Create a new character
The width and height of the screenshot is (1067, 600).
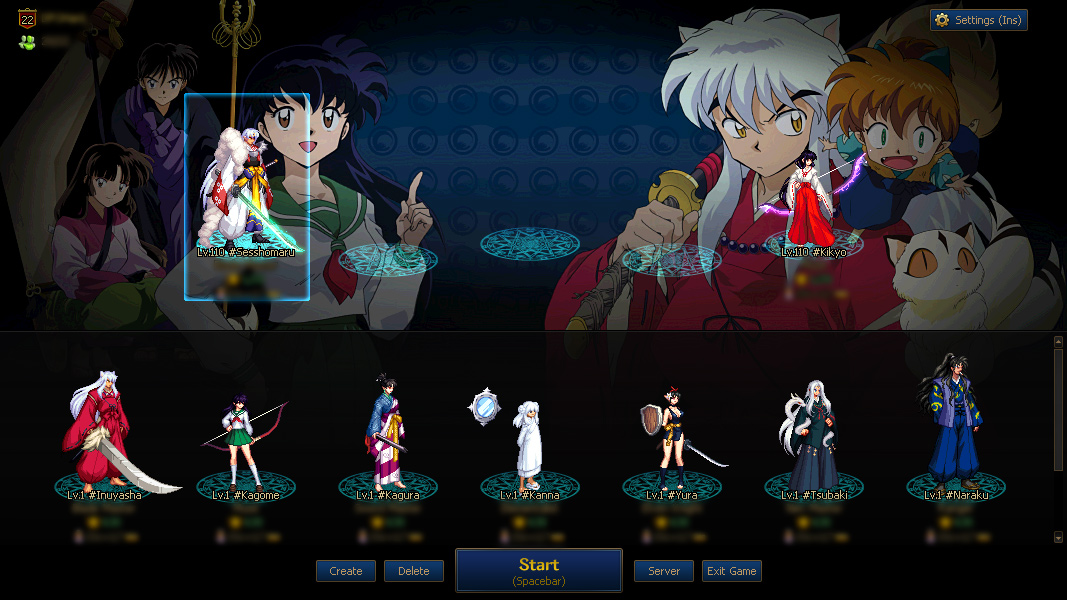click(x=346, y=571)
